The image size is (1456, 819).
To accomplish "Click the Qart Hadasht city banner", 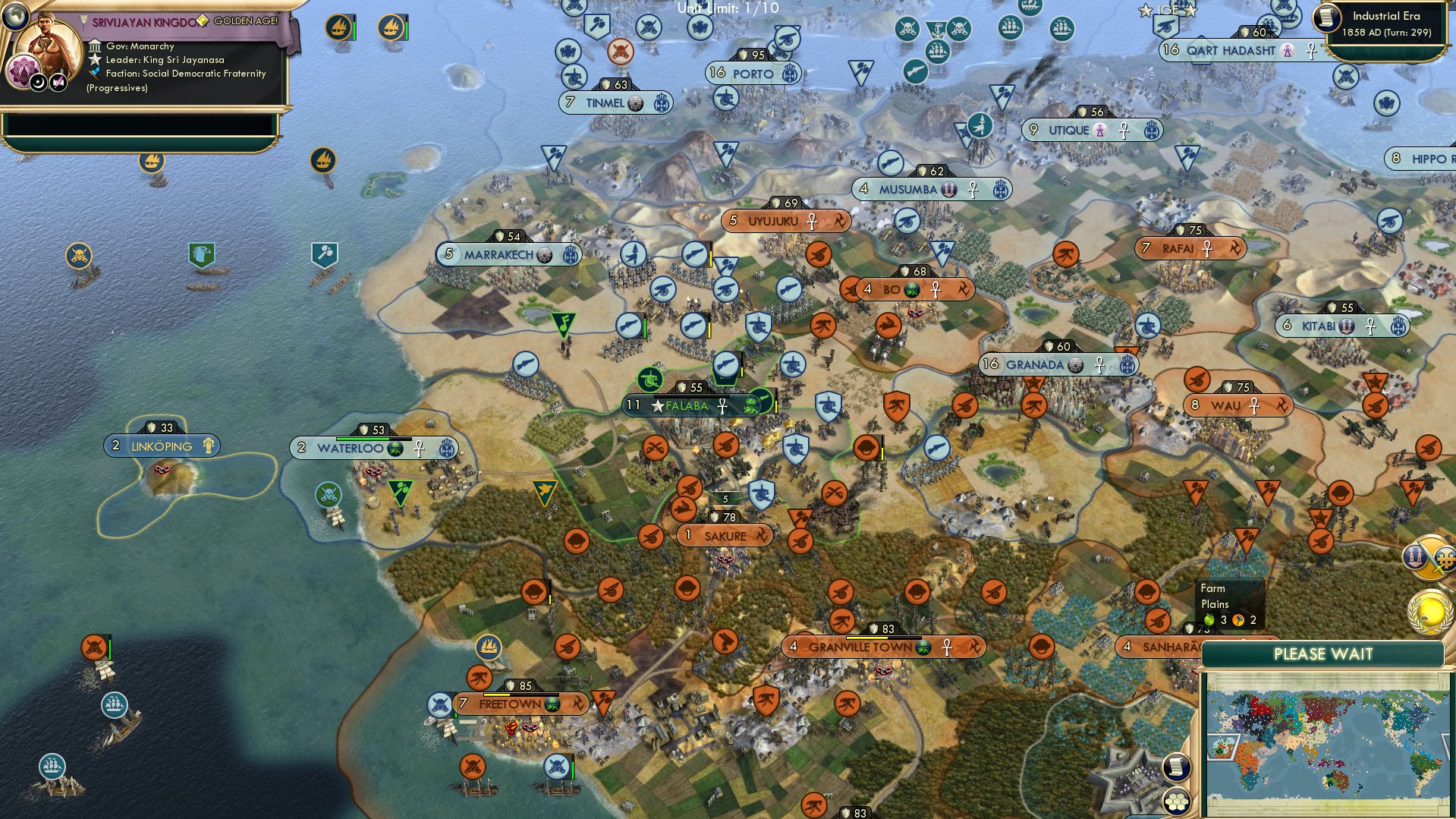I will point(1231,51).
